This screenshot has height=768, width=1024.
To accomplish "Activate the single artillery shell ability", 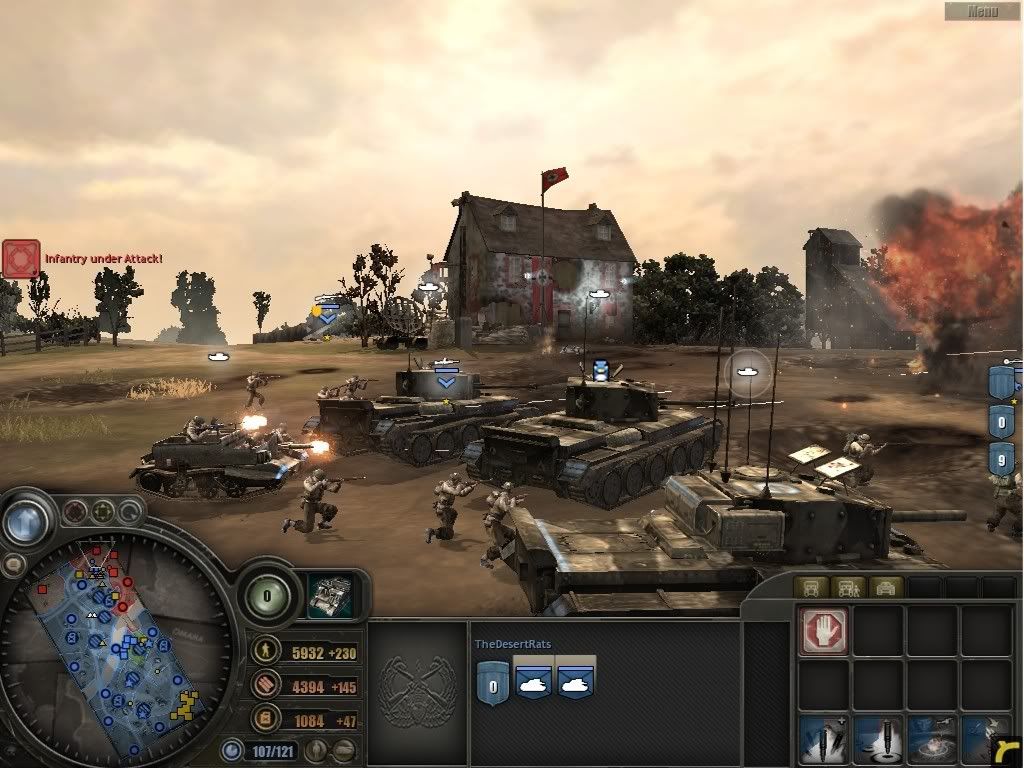I will tap(878, 741).
